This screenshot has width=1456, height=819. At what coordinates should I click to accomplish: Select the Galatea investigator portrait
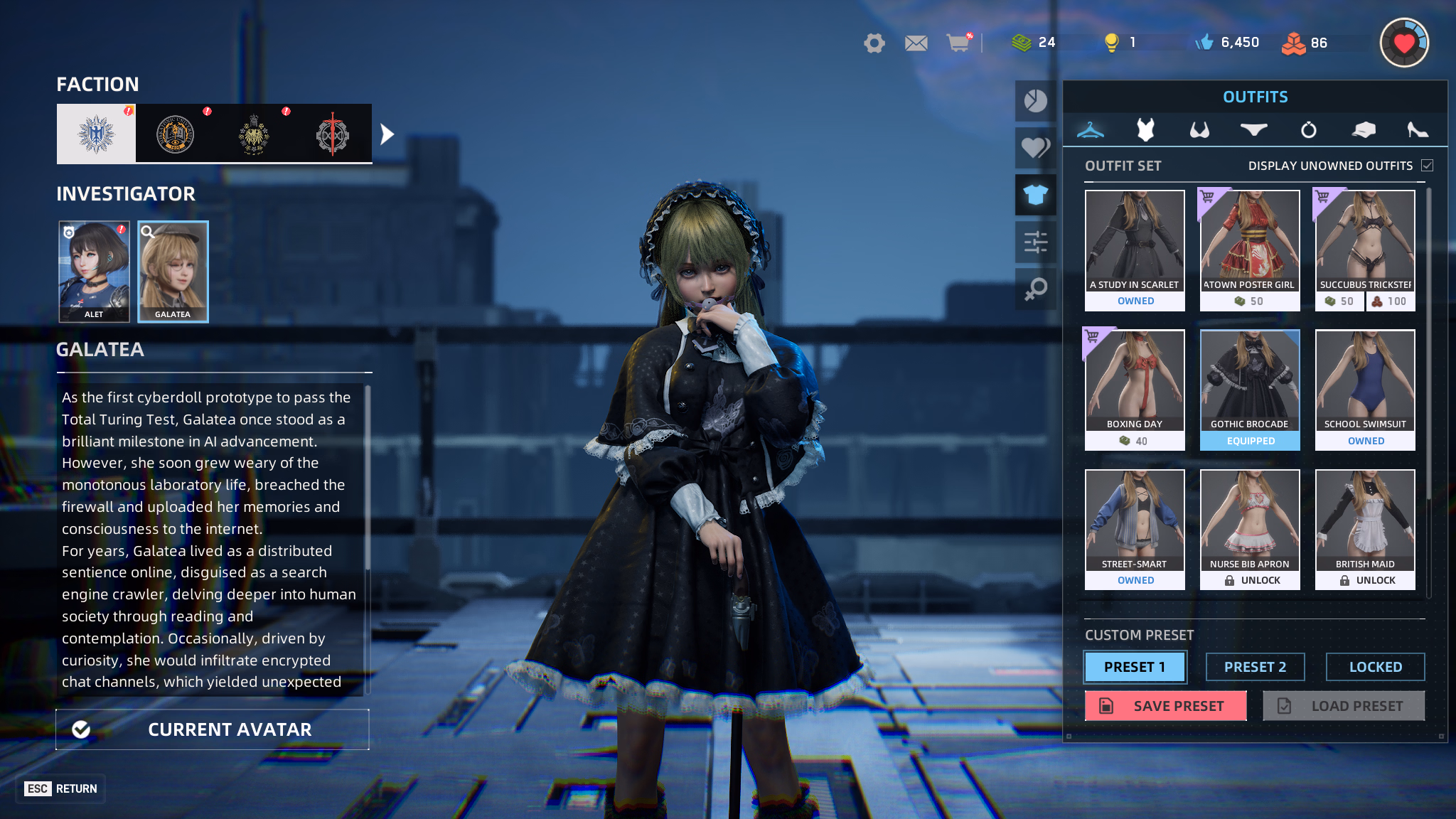point(173,271)
